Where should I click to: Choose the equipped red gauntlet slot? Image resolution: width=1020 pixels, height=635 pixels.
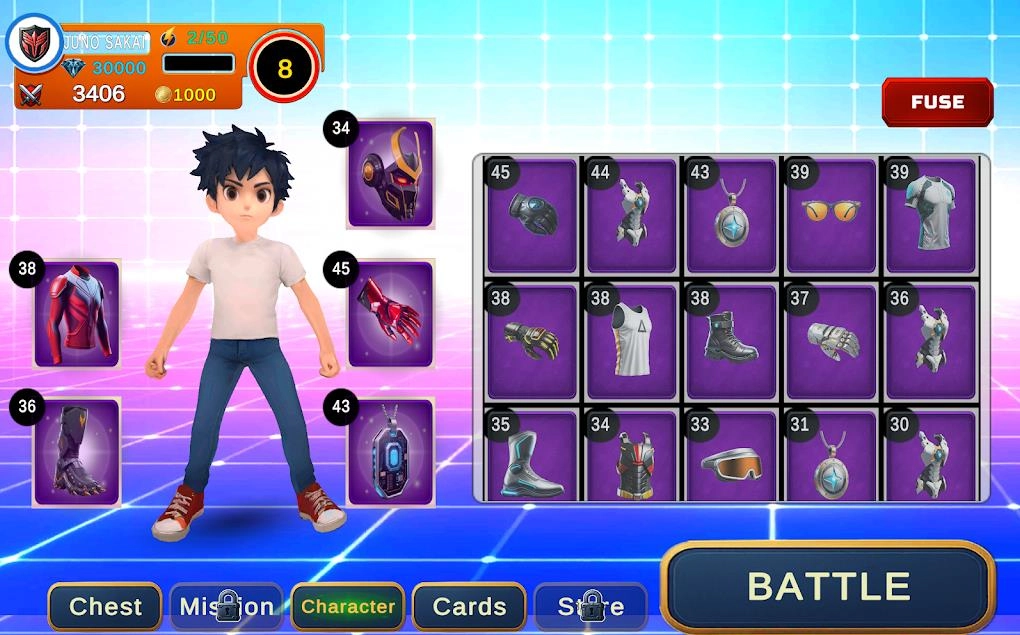[x=390, y=314]
